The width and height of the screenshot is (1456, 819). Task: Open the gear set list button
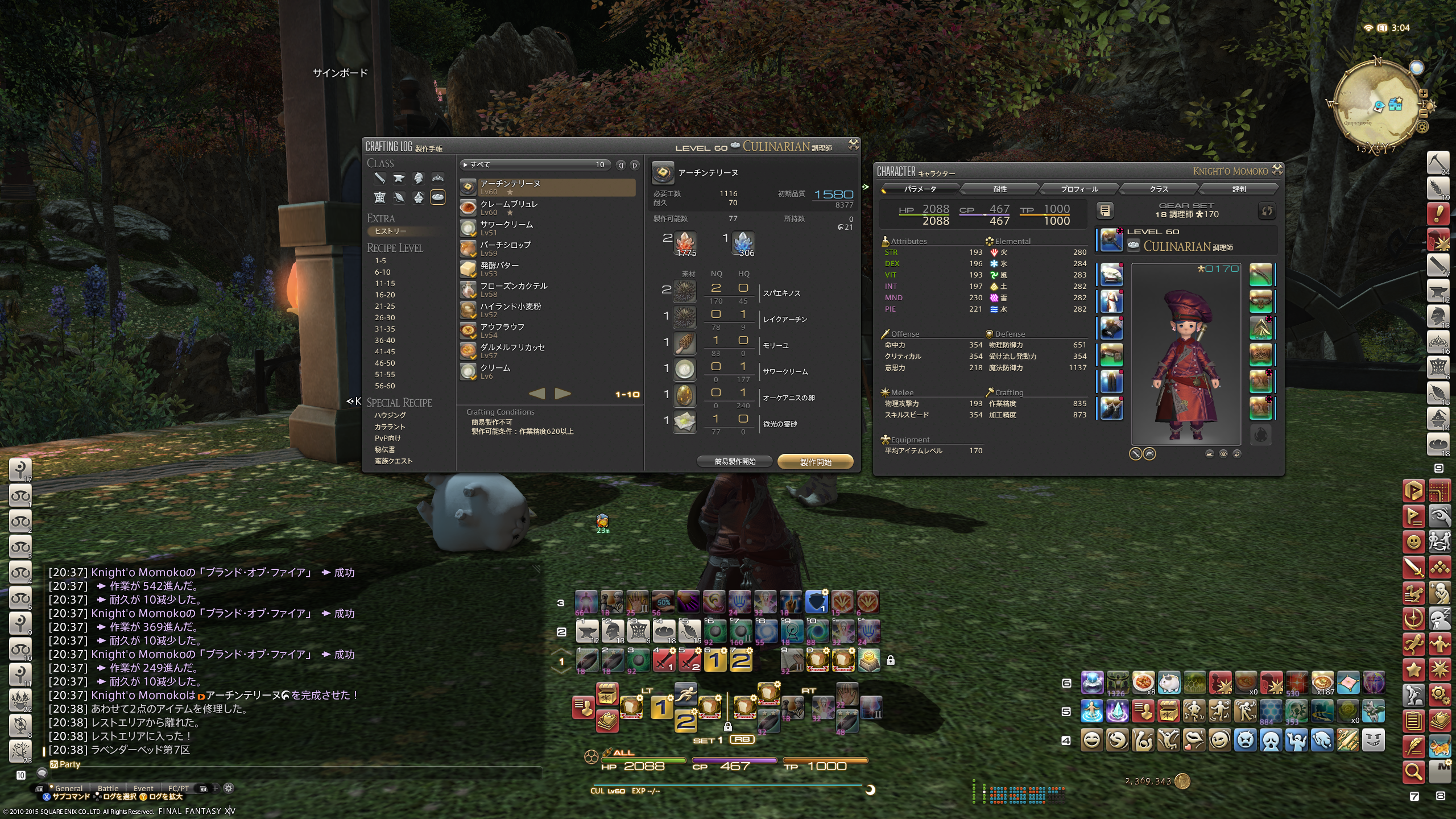1105,211
